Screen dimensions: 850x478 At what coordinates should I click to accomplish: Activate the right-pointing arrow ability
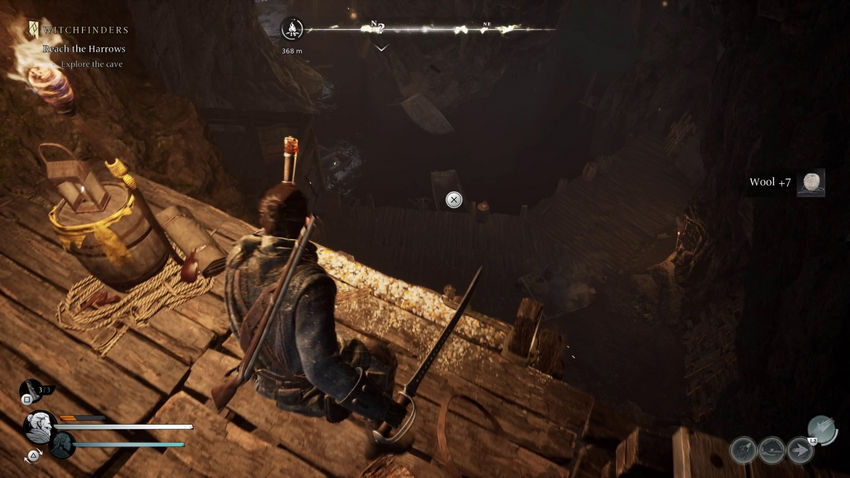click(x=800, y=450)
